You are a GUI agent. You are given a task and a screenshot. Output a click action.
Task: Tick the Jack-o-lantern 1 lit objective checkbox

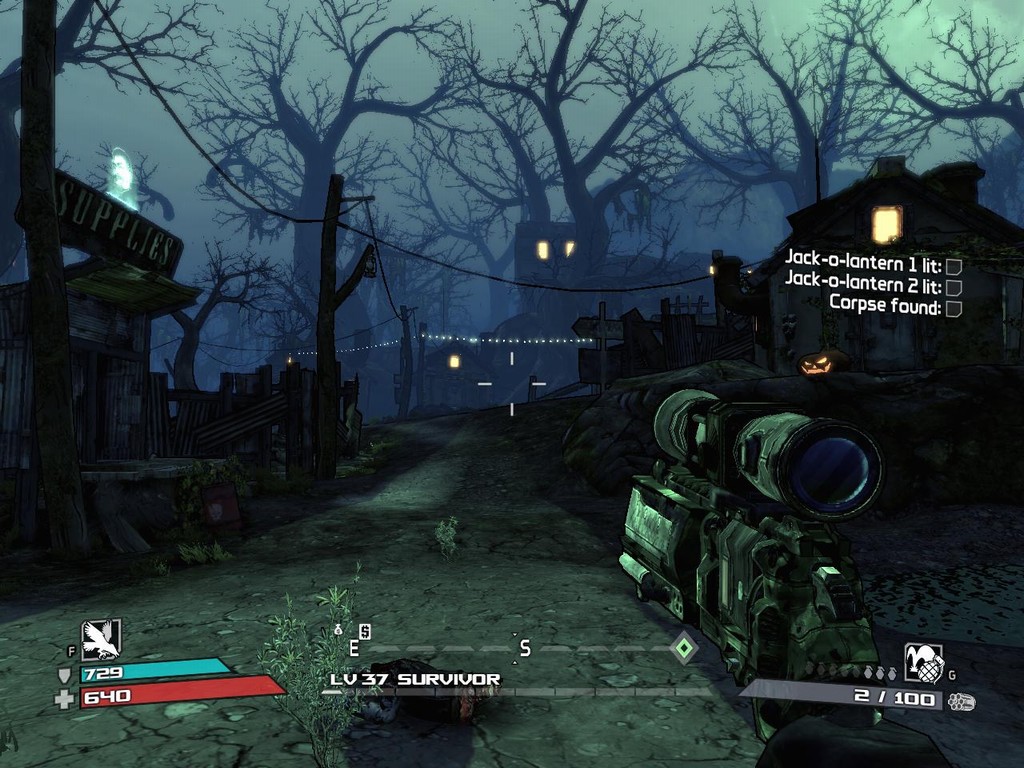click(x=953, y=266)
